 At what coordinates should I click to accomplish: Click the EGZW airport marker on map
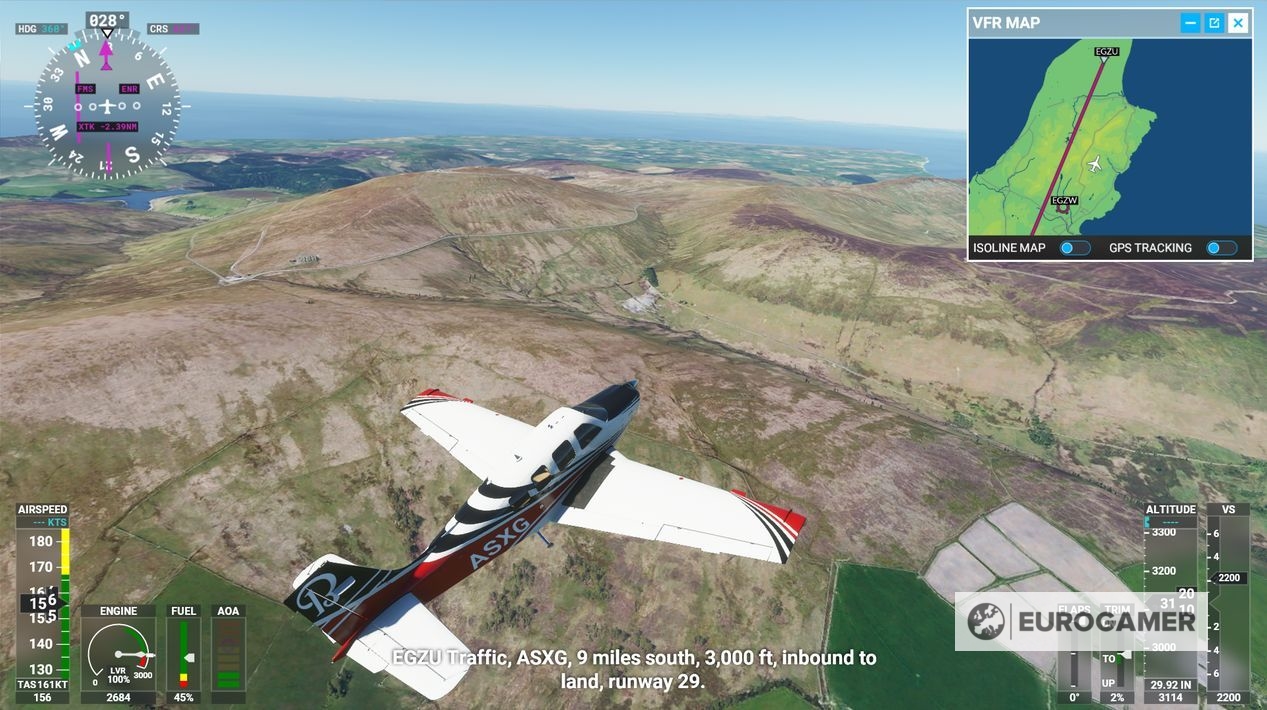[x=1063, y=203]
